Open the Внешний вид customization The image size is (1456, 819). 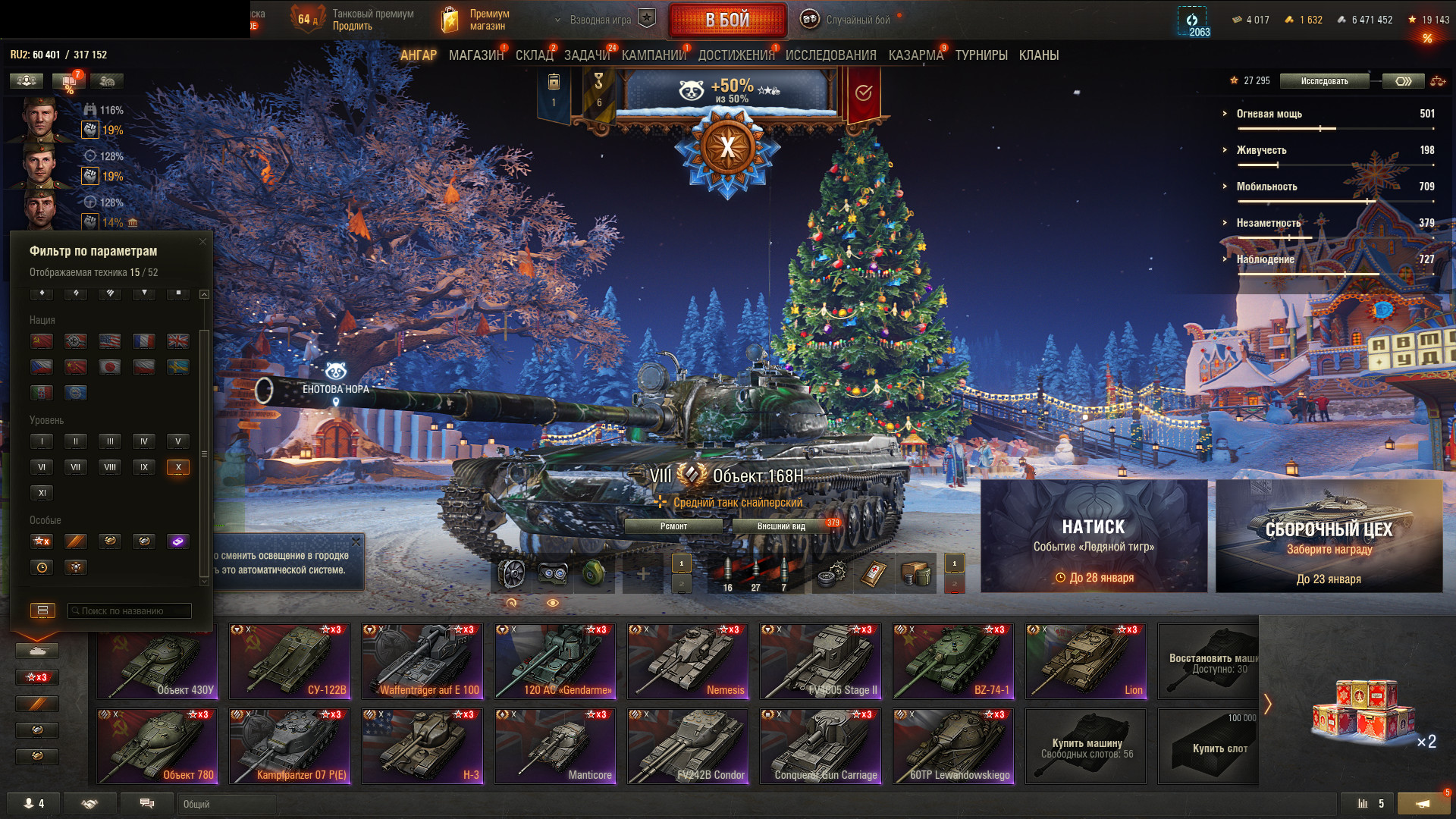tap(781, 526)
